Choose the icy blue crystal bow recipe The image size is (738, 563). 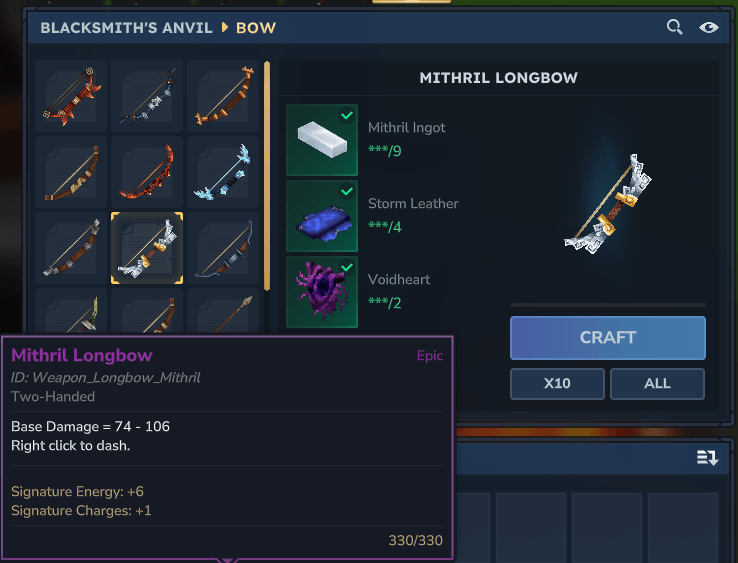pyautogui.click(x=223, y=172)
